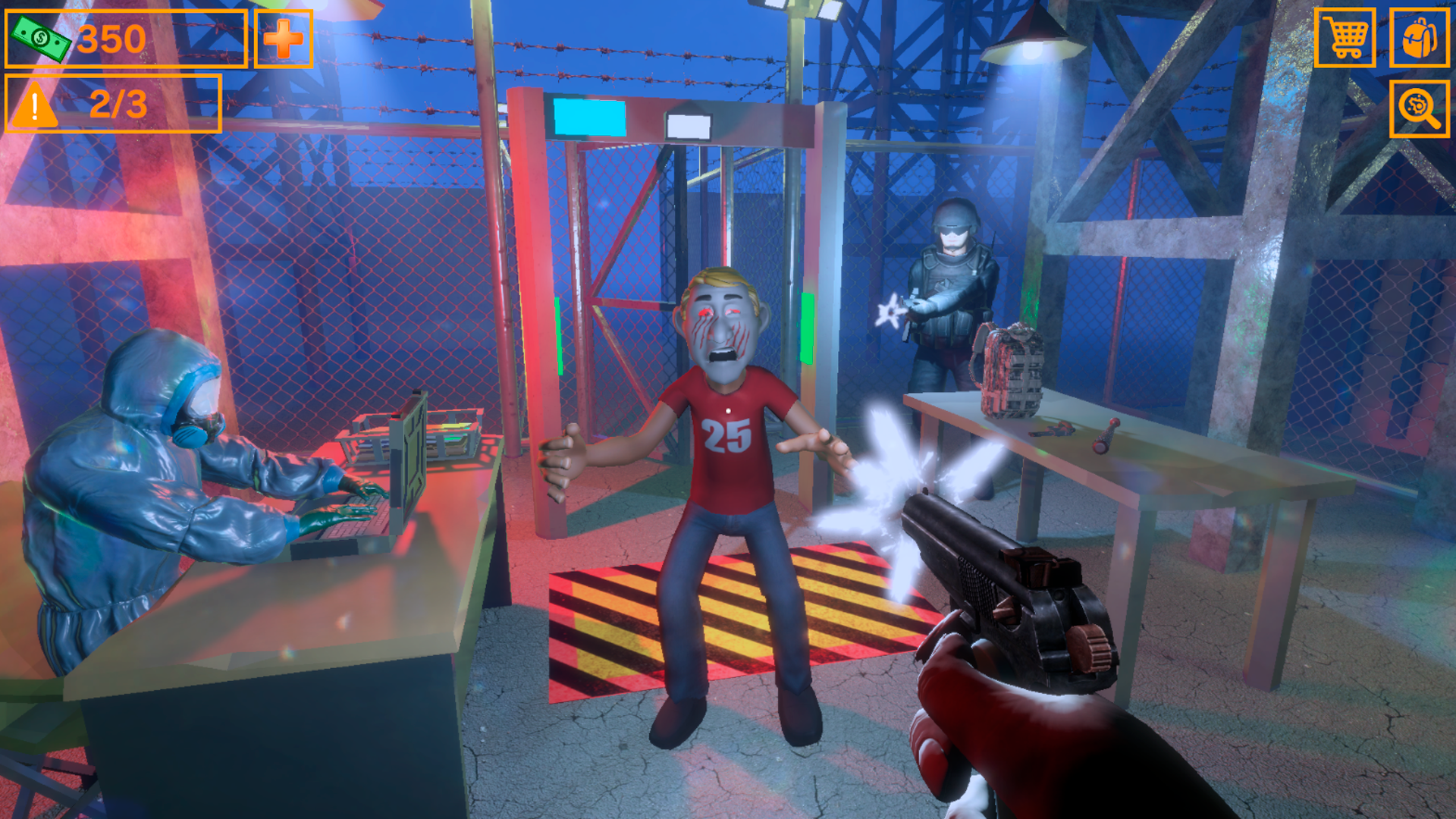Click the rigged backpack bomb on the table
Screen dimensions: 1456x819
coord(1009,372)
